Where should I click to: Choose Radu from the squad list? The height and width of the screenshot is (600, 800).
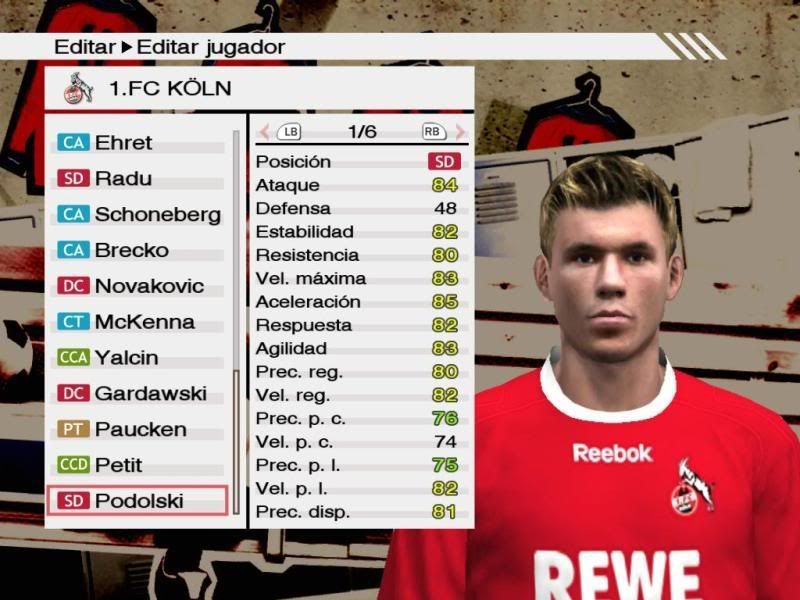click(138, 179)
